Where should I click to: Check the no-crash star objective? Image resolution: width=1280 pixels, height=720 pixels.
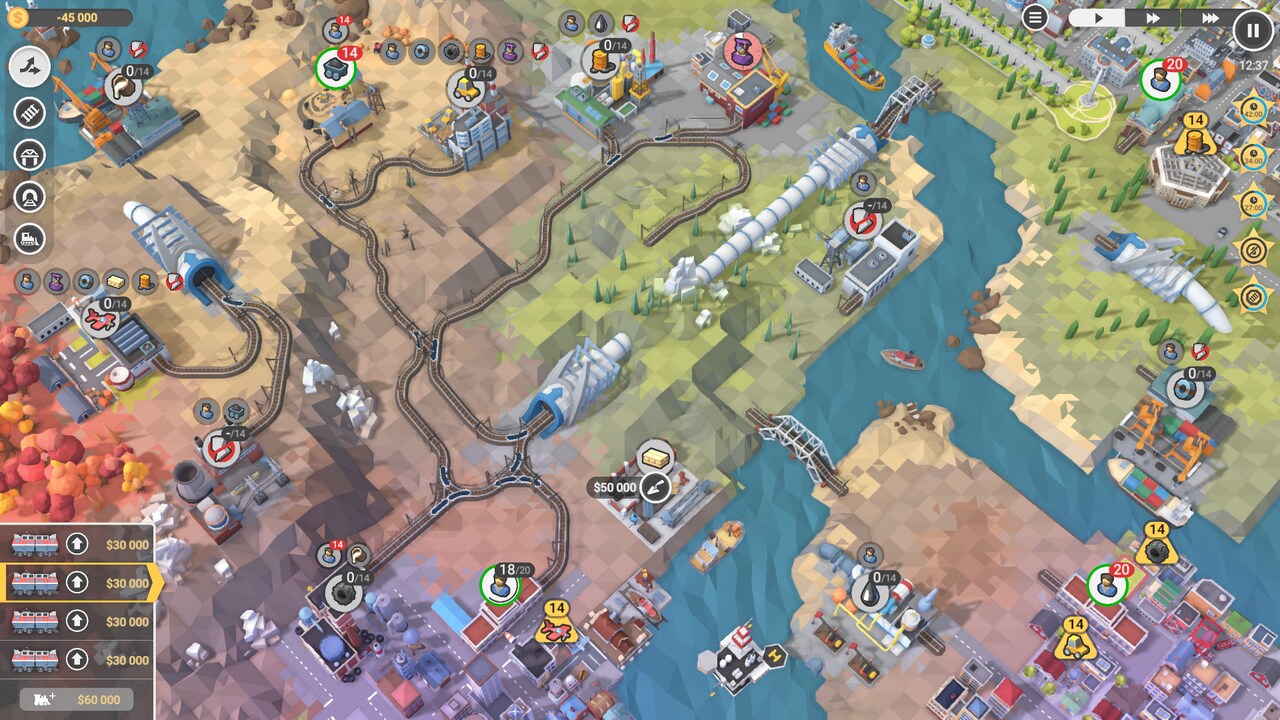click(1252, 251)
